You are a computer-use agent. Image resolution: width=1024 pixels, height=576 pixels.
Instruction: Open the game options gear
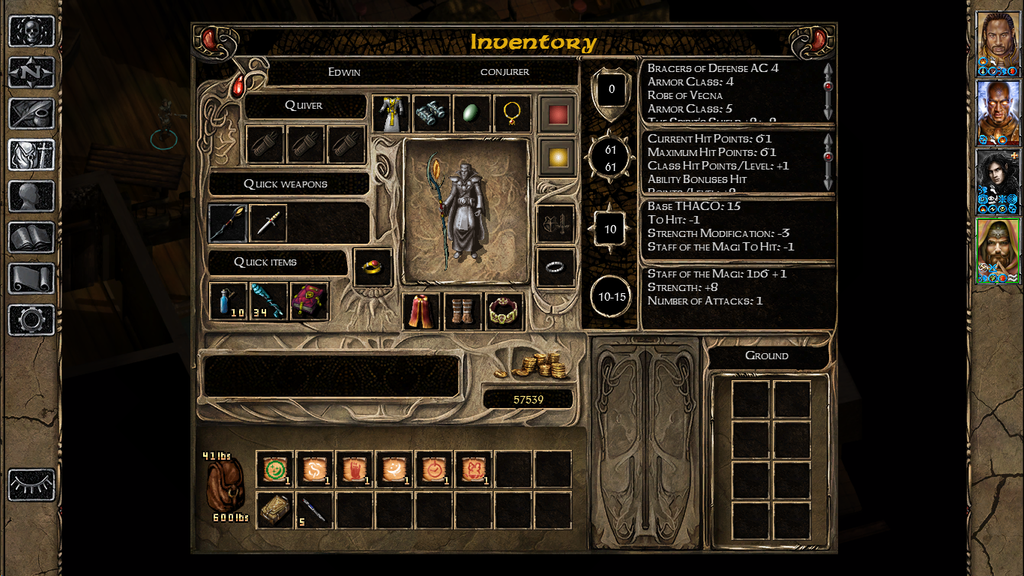(31, 319)
